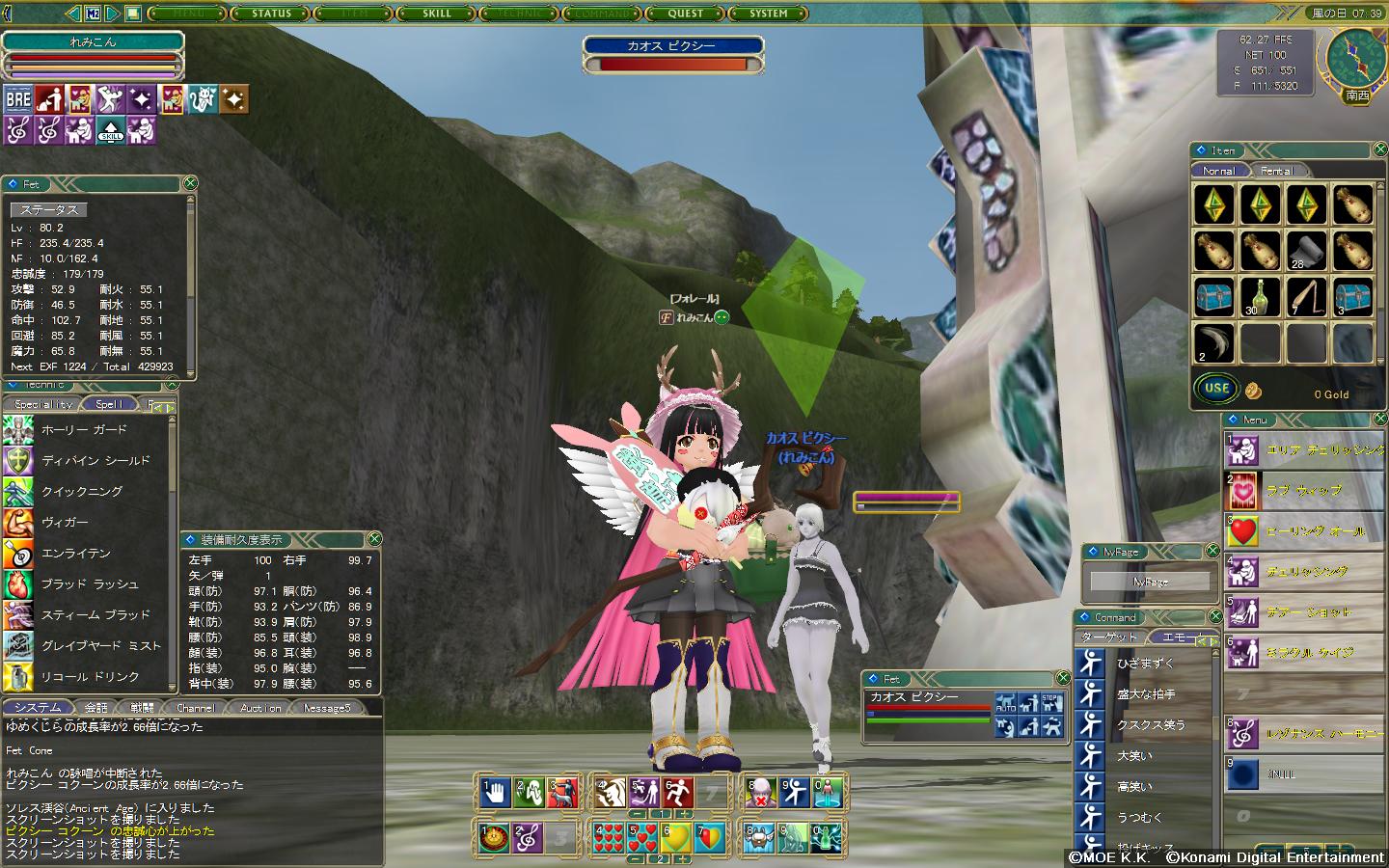This screenshot has width=1389, height=868.
Task: Open the Auction chat tab
Action: [x=260, y=707]
